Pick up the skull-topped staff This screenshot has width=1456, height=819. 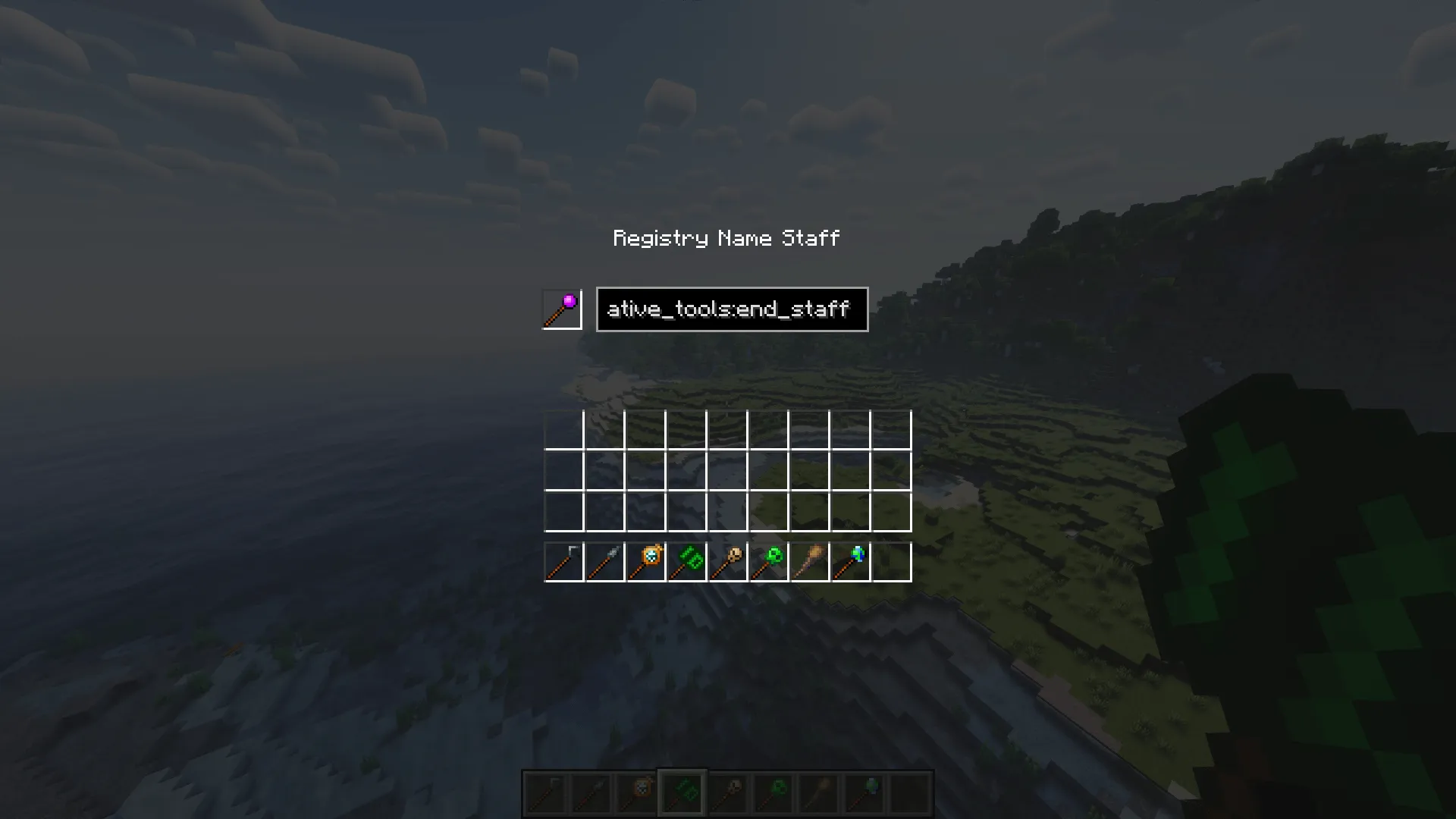pos(728,560)
